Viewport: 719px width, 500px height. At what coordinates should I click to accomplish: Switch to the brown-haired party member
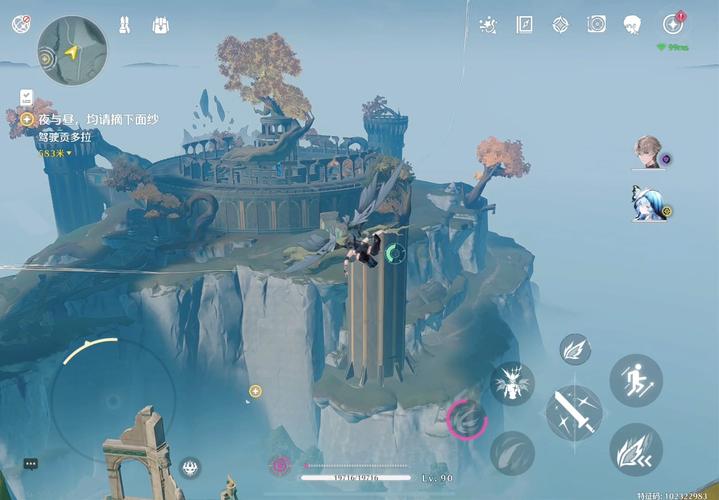[648, 152]
